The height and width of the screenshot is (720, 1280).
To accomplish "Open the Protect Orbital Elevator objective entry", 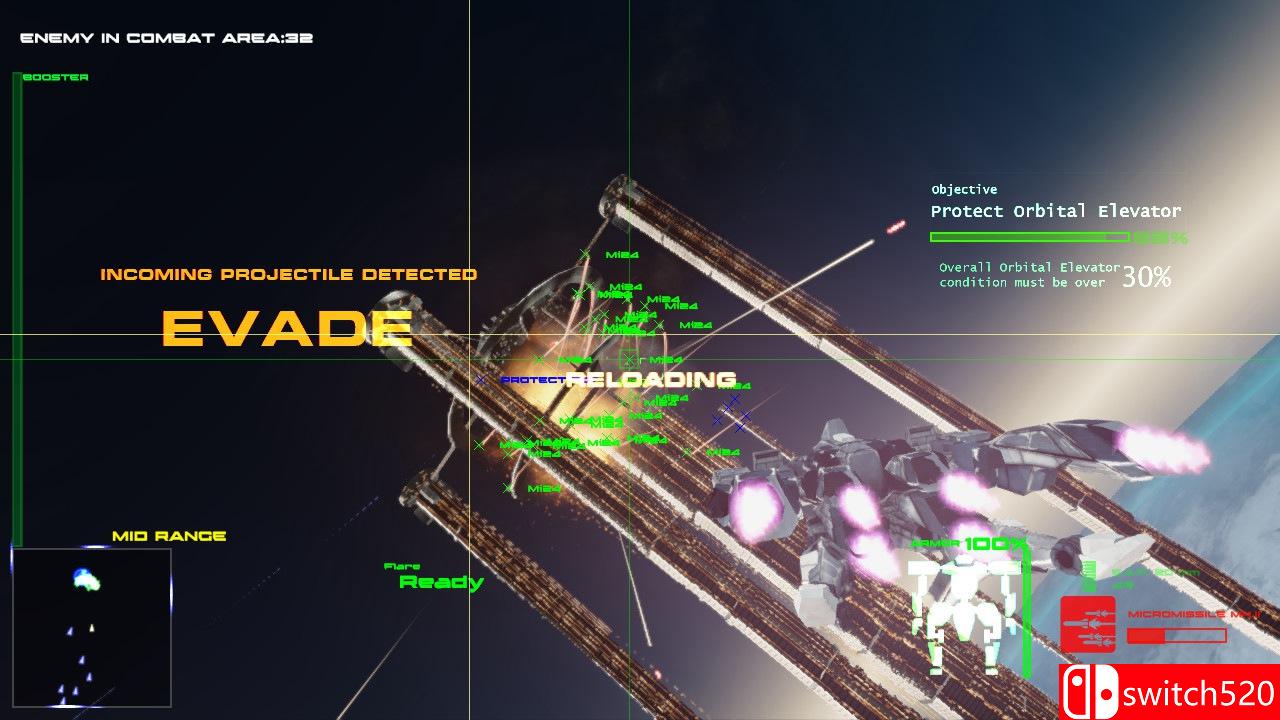I will pos(1055,211).
